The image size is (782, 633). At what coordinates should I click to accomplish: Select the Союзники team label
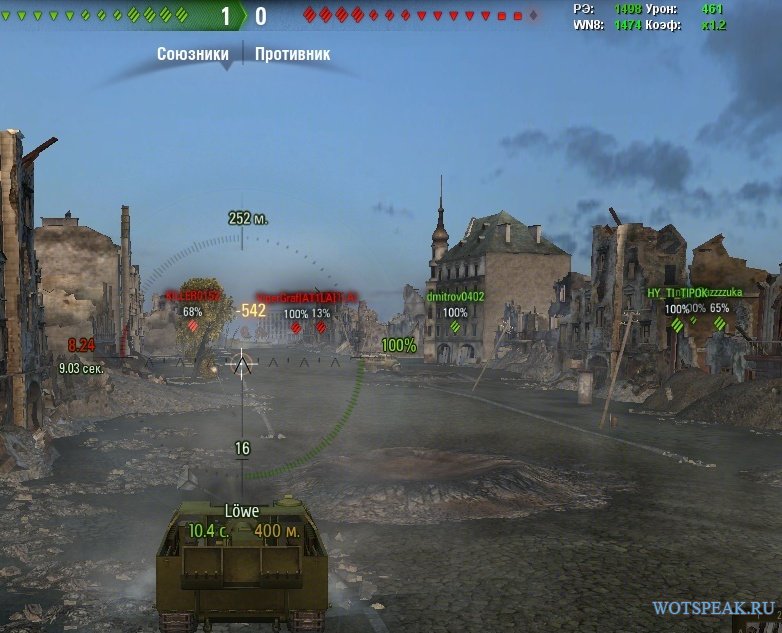click(x=193, y=54)
